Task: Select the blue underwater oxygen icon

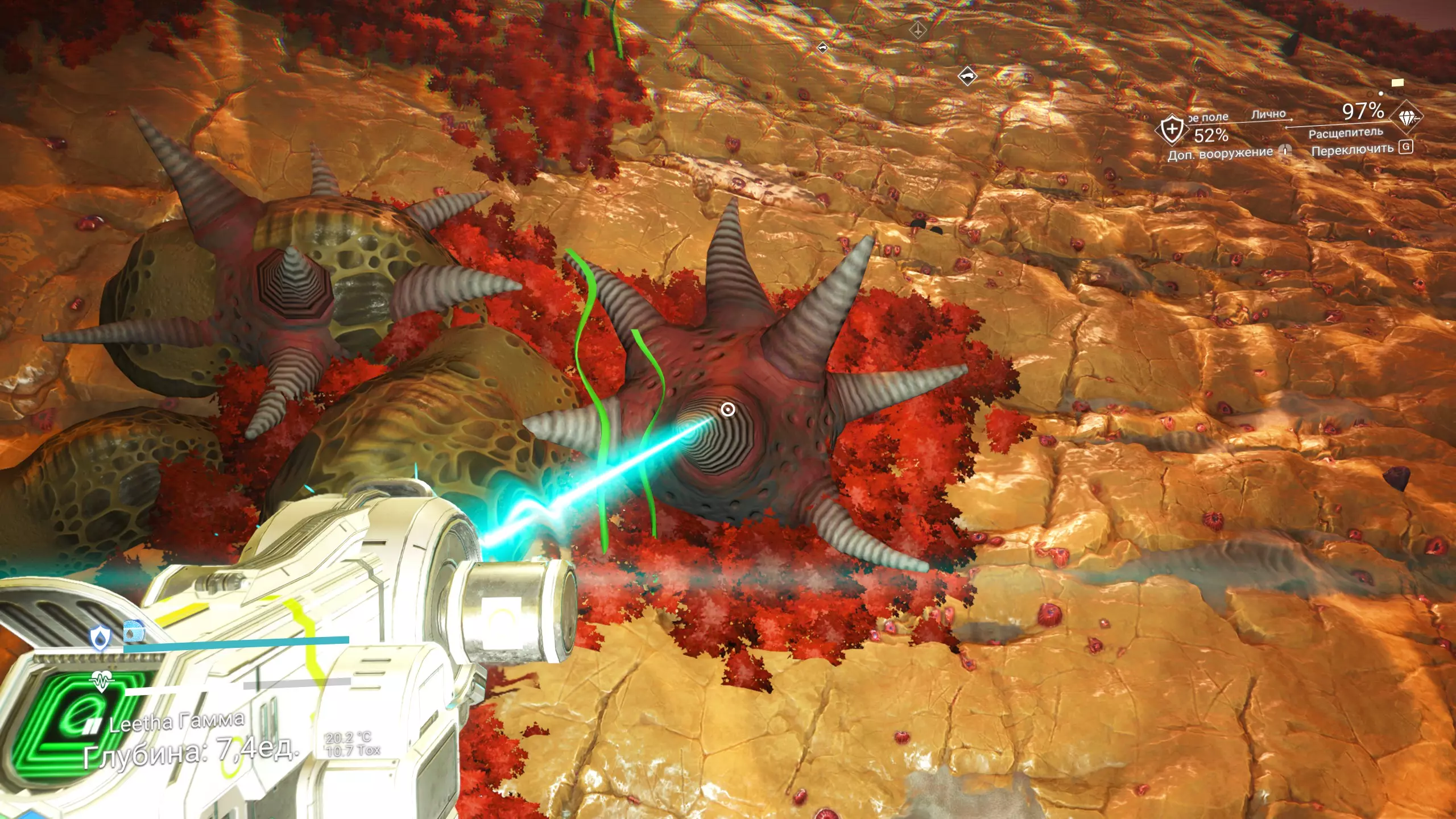Action: pos(134,632)
